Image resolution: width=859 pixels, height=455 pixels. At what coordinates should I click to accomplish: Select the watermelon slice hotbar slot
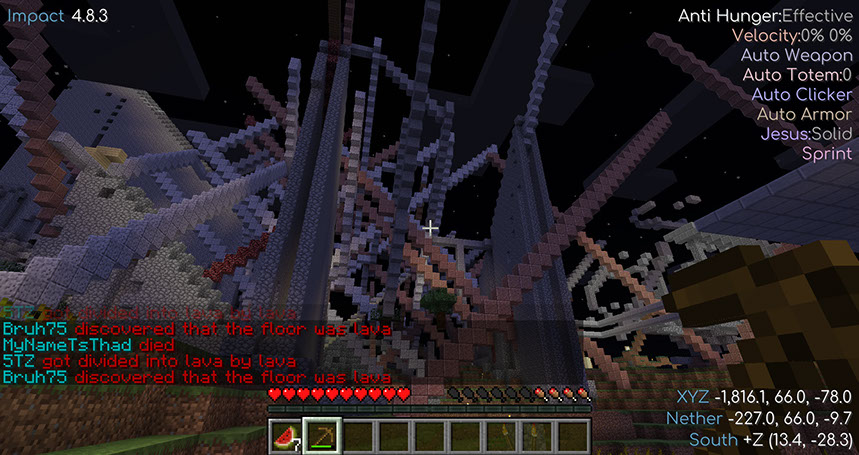(286, 436)
